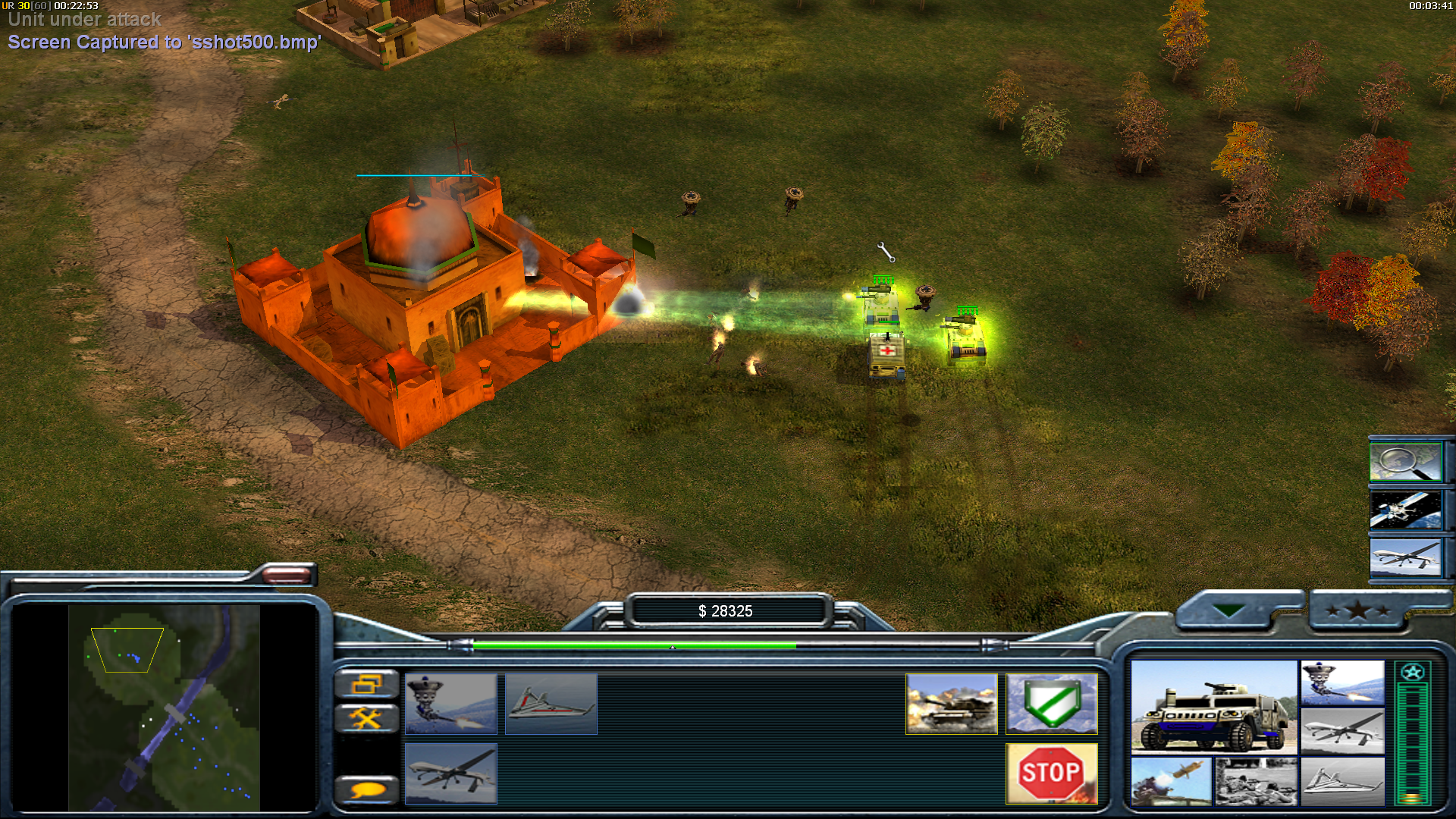Activate the Guard command with the shield icon
Screen dimensions: 1456x819
(1051, 704)
